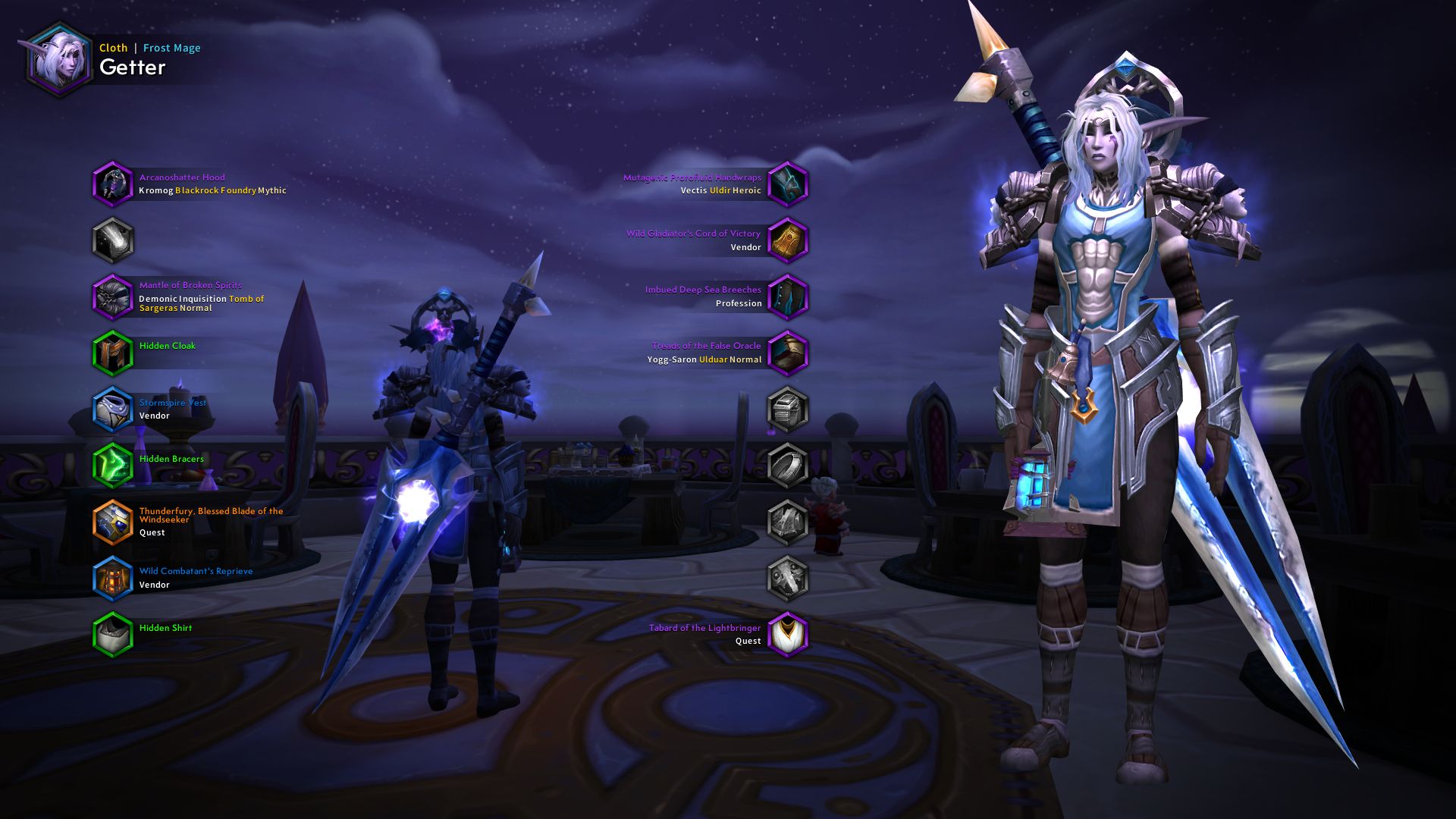Click the Wild Combatant's Reprieve off-hand icon
The width and height of the screenshot is (1456, 819).
114,578
